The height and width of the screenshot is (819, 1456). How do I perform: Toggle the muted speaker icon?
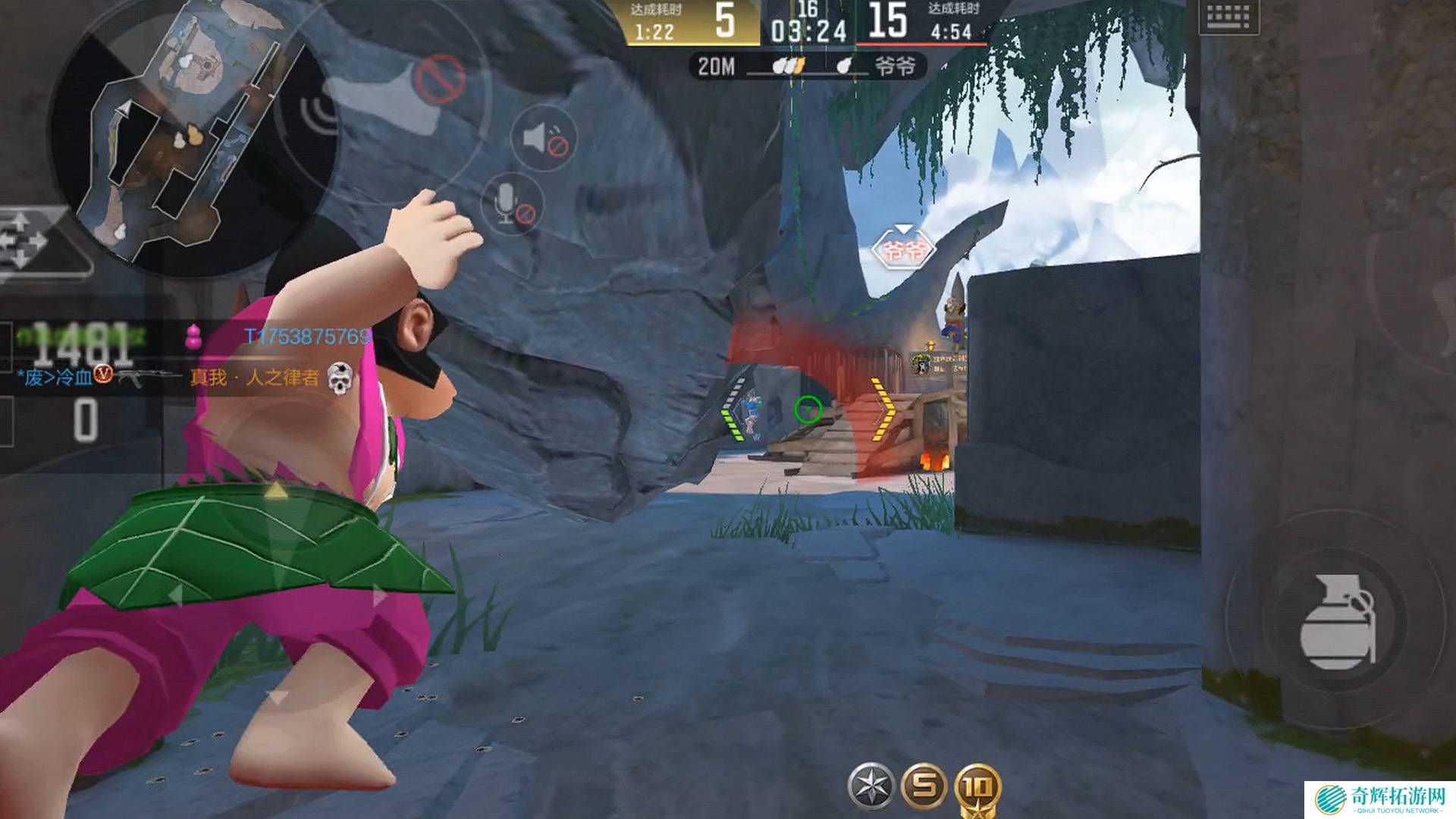tap(544, 139)
